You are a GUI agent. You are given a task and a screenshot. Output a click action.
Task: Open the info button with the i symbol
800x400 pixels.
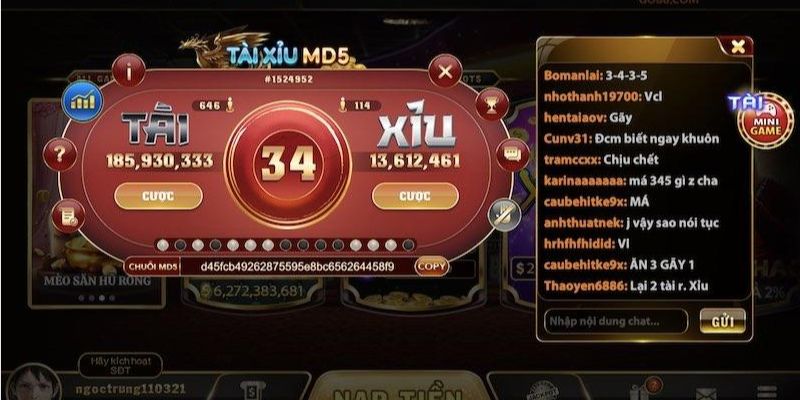click(x=130, y=70)
